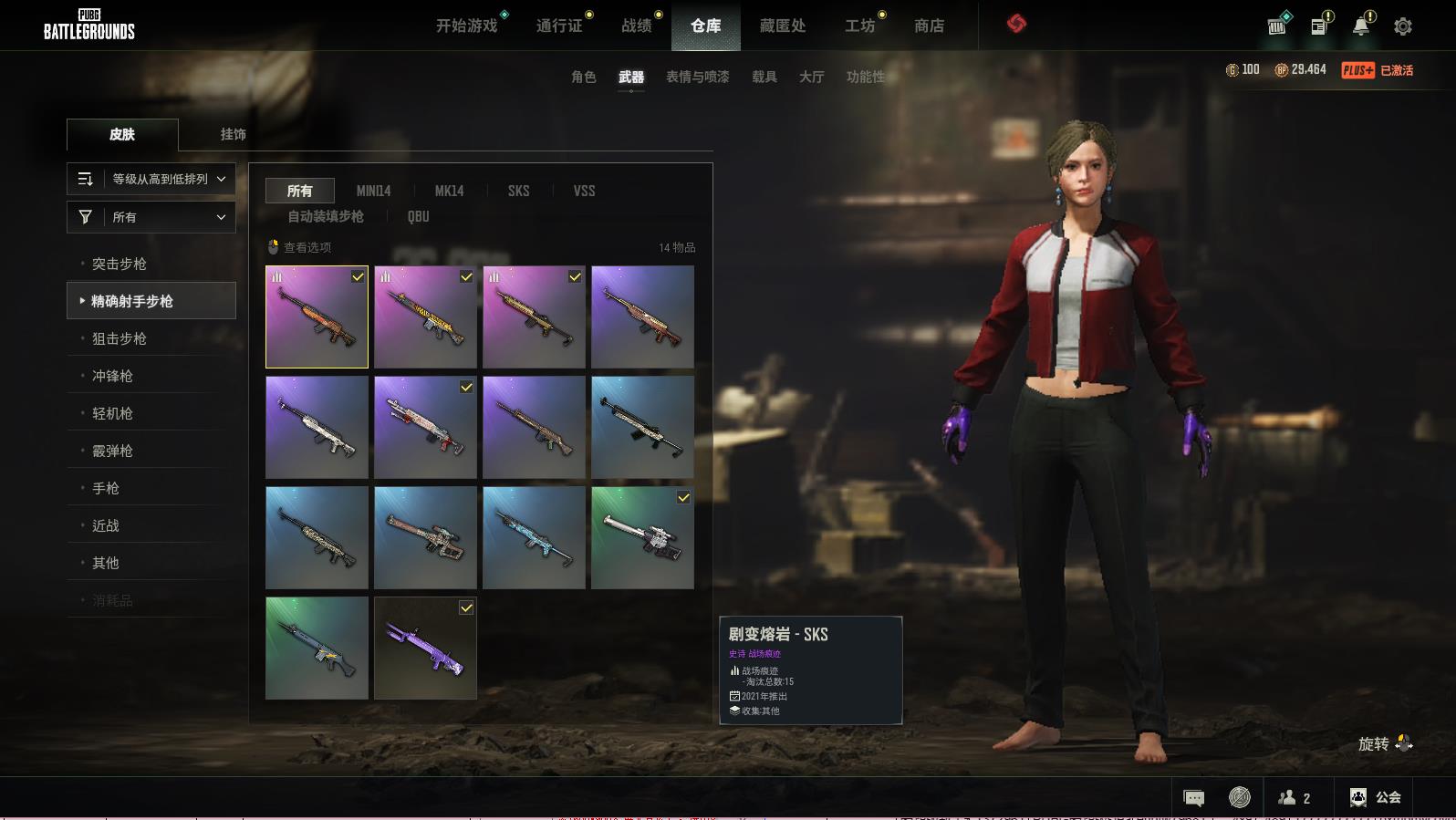Open the 所有 filter dropdown with funnel icon
Viewport: 1456px width, 820px height.
[x=151, y=217]
